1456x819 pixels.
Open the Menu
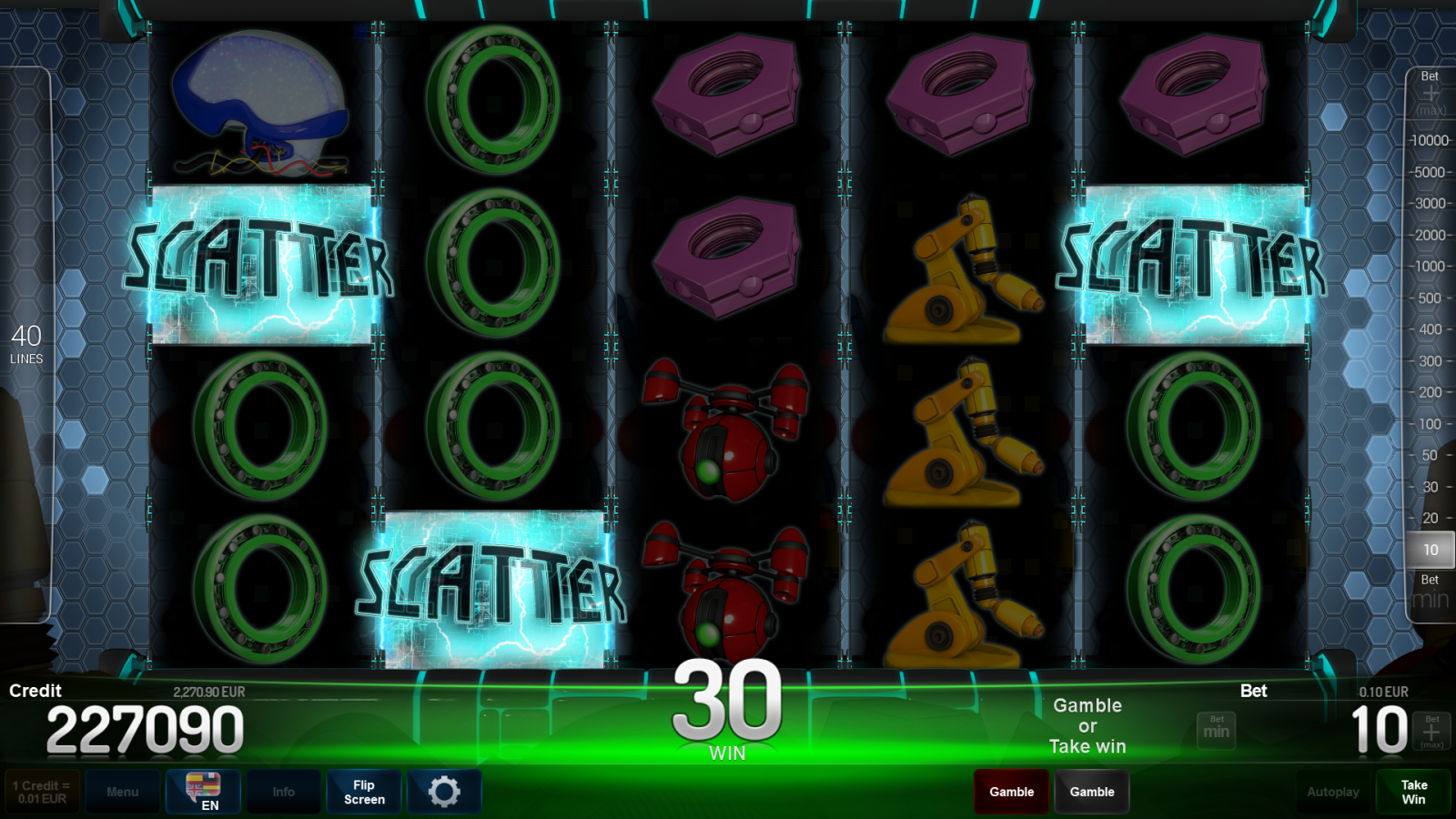point(123,792)
